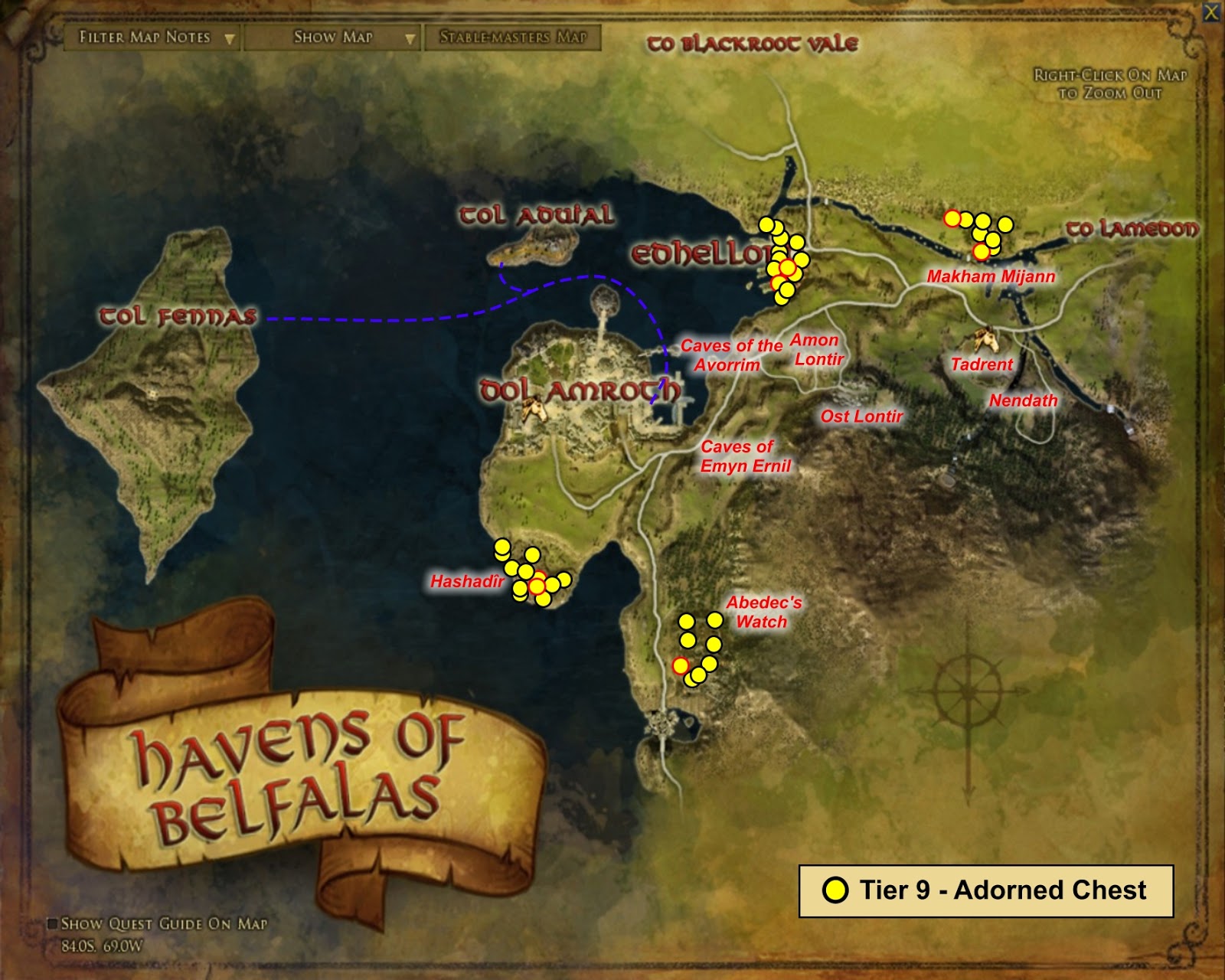This screenshot has width=1225, height=980.
Task: Click the horse icon near Tadrent
Action: (986, 338)
